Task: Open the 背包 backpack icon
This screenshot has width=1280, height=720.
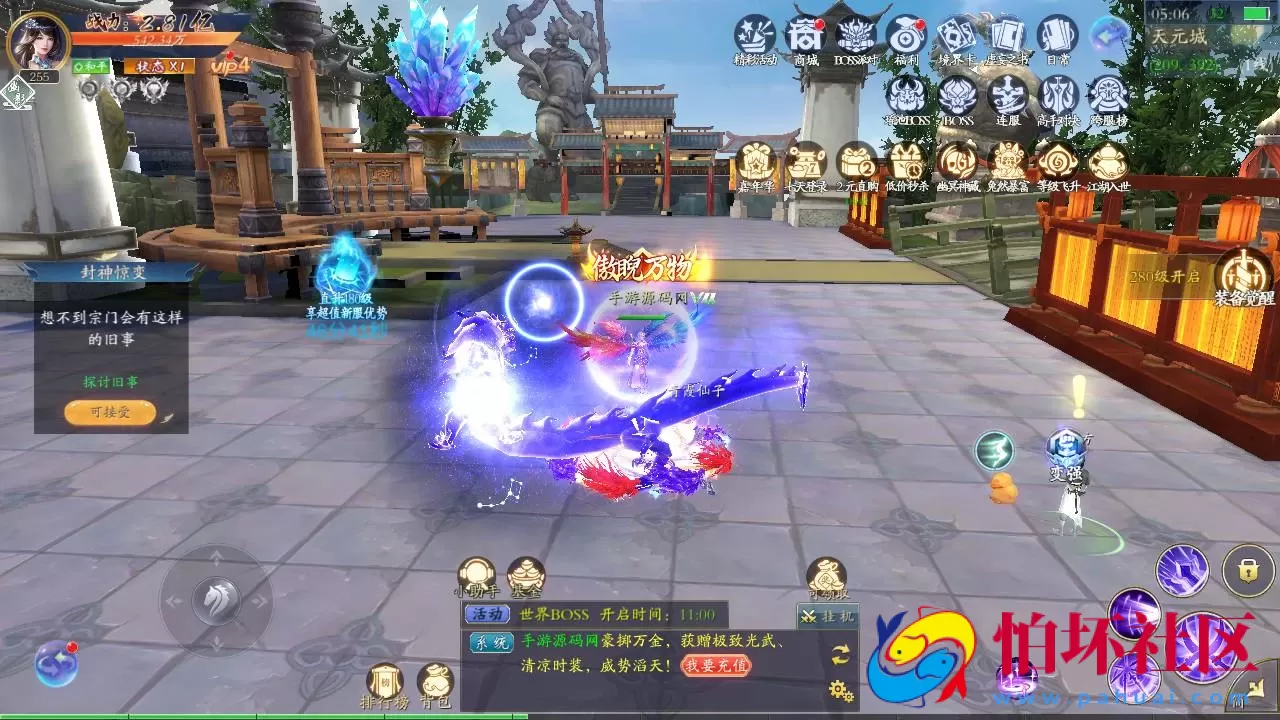Action: [x=435, y=683]
